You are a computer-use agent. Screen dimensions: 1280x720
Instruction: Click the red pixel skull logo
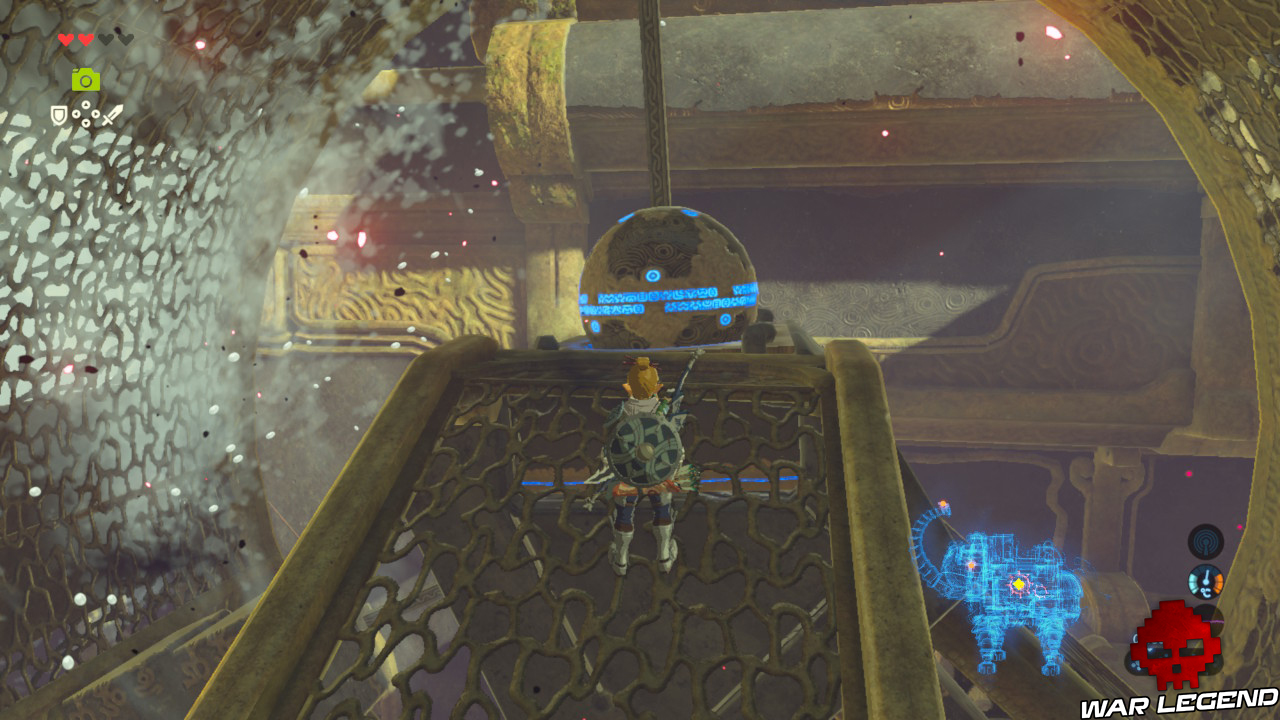1178,645
